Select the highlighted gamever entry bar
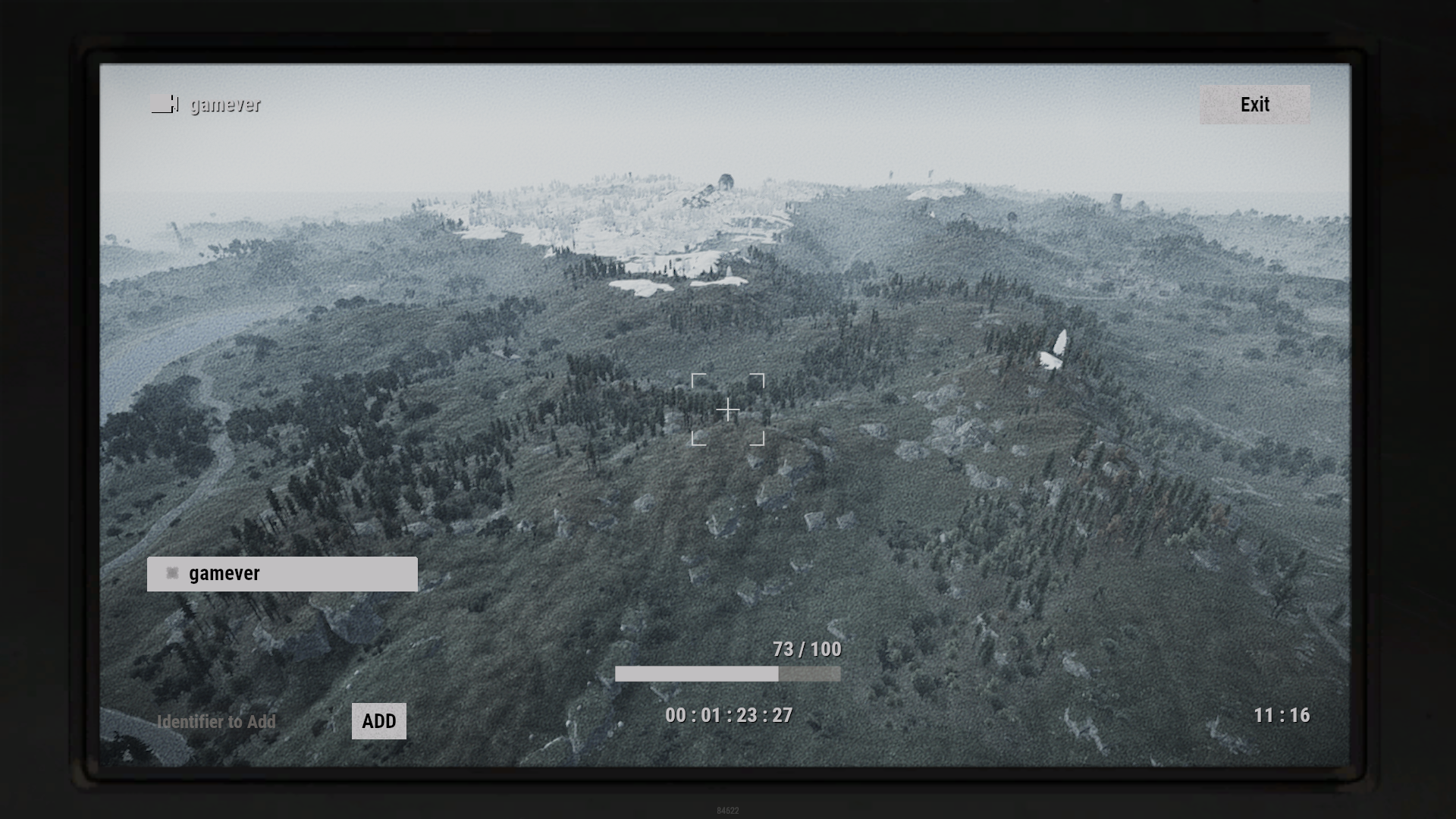This screenshot has height=819, width=1456. (282, 574)
